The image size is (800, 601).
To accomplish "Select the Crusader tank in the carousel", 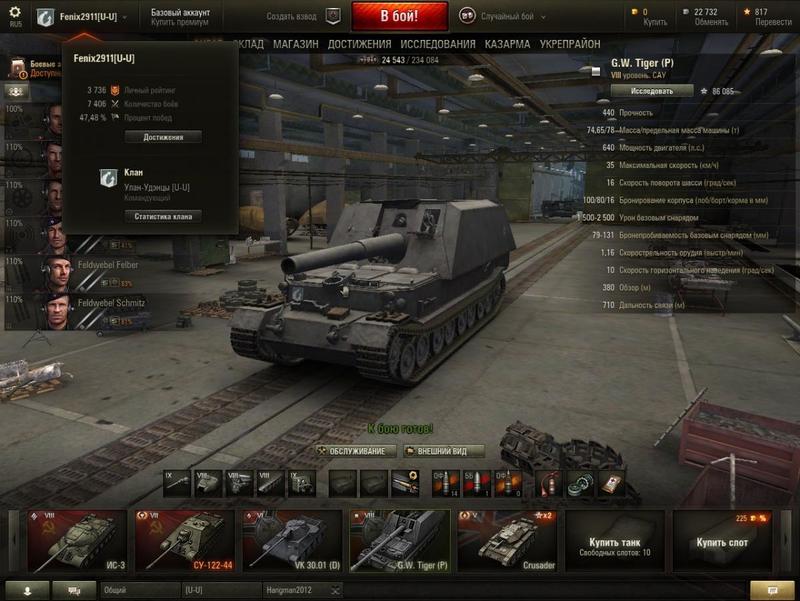I will pyautogui.click(x=506, y=540).
